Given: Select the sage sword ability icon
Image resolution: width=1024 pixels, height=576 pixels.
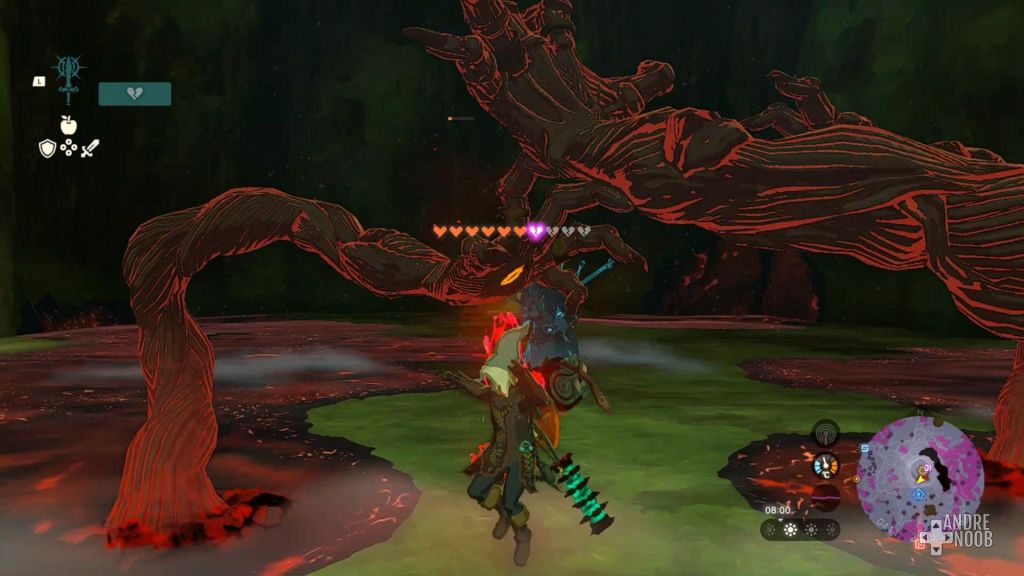Looking at the screenshot, I should pyautogui.click(x=69, y=78).
